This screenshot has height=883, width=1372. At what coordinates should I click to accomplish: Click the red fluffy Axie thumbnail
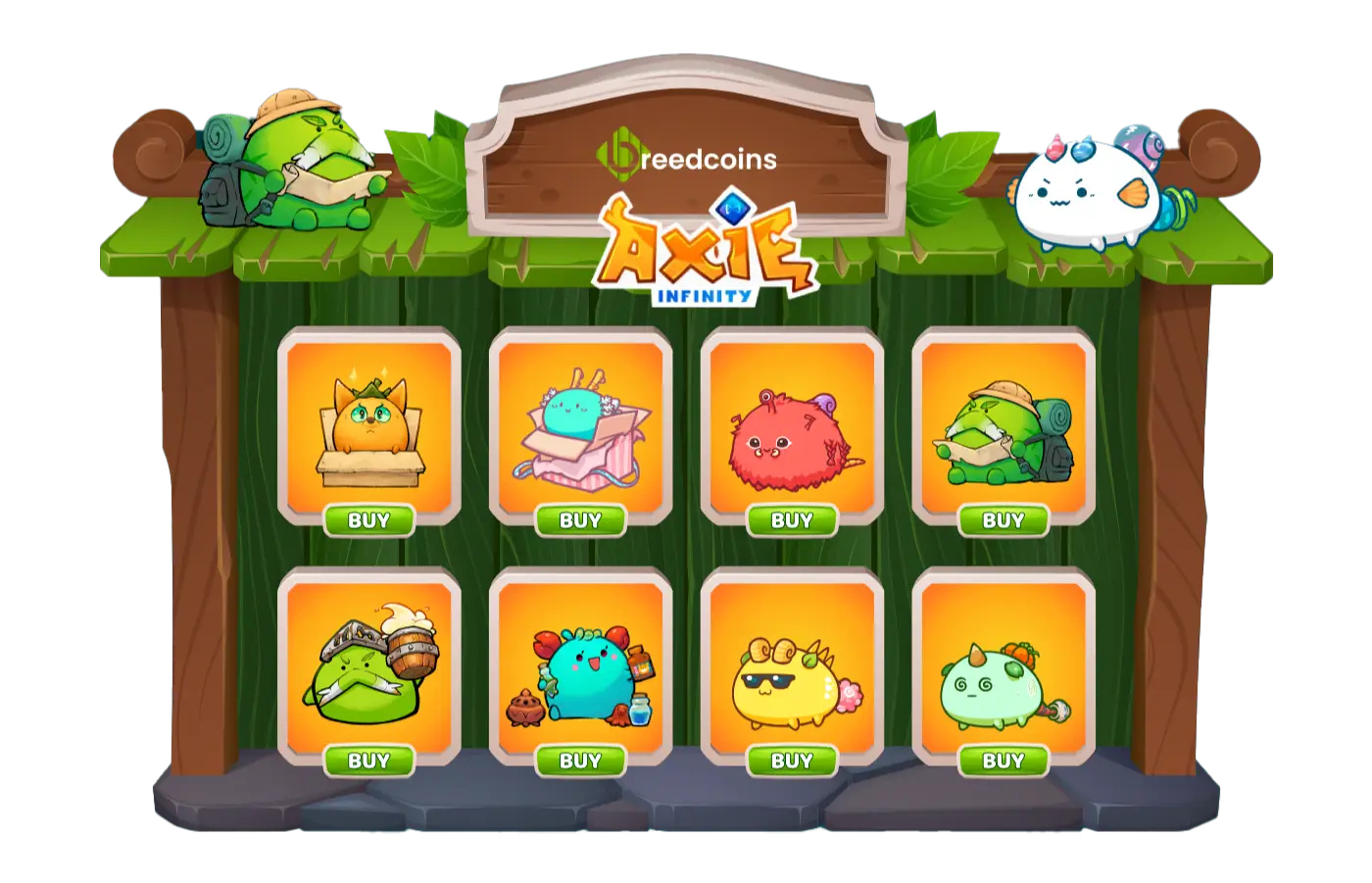coord(794,426)
